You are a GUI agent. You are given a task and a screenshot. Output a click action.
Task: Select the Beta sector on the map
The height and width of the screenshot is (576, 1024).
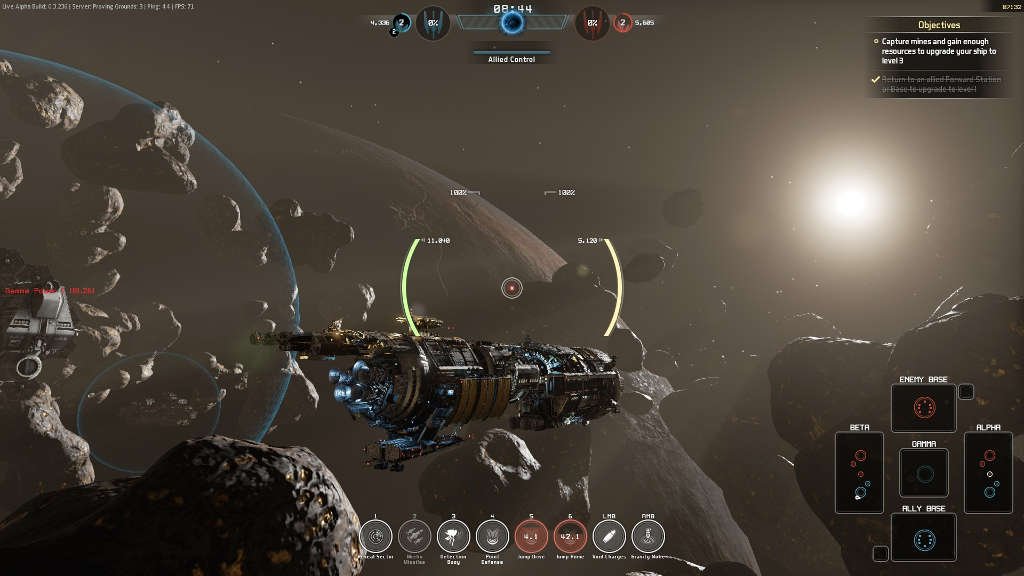pos(860,472)
